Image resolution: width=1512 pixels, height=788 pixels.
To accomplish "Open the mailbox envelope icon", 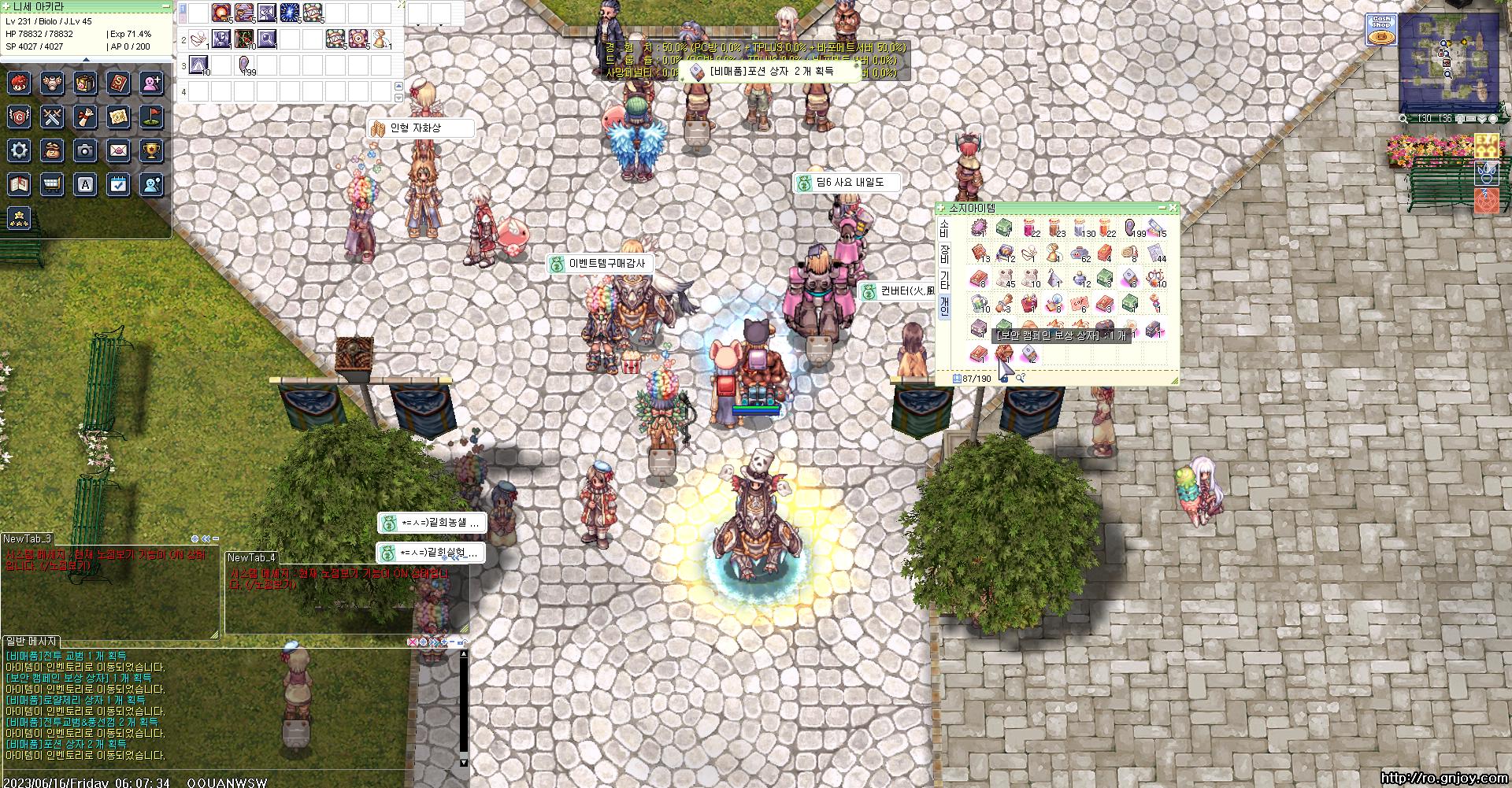I will pos(118,150).
